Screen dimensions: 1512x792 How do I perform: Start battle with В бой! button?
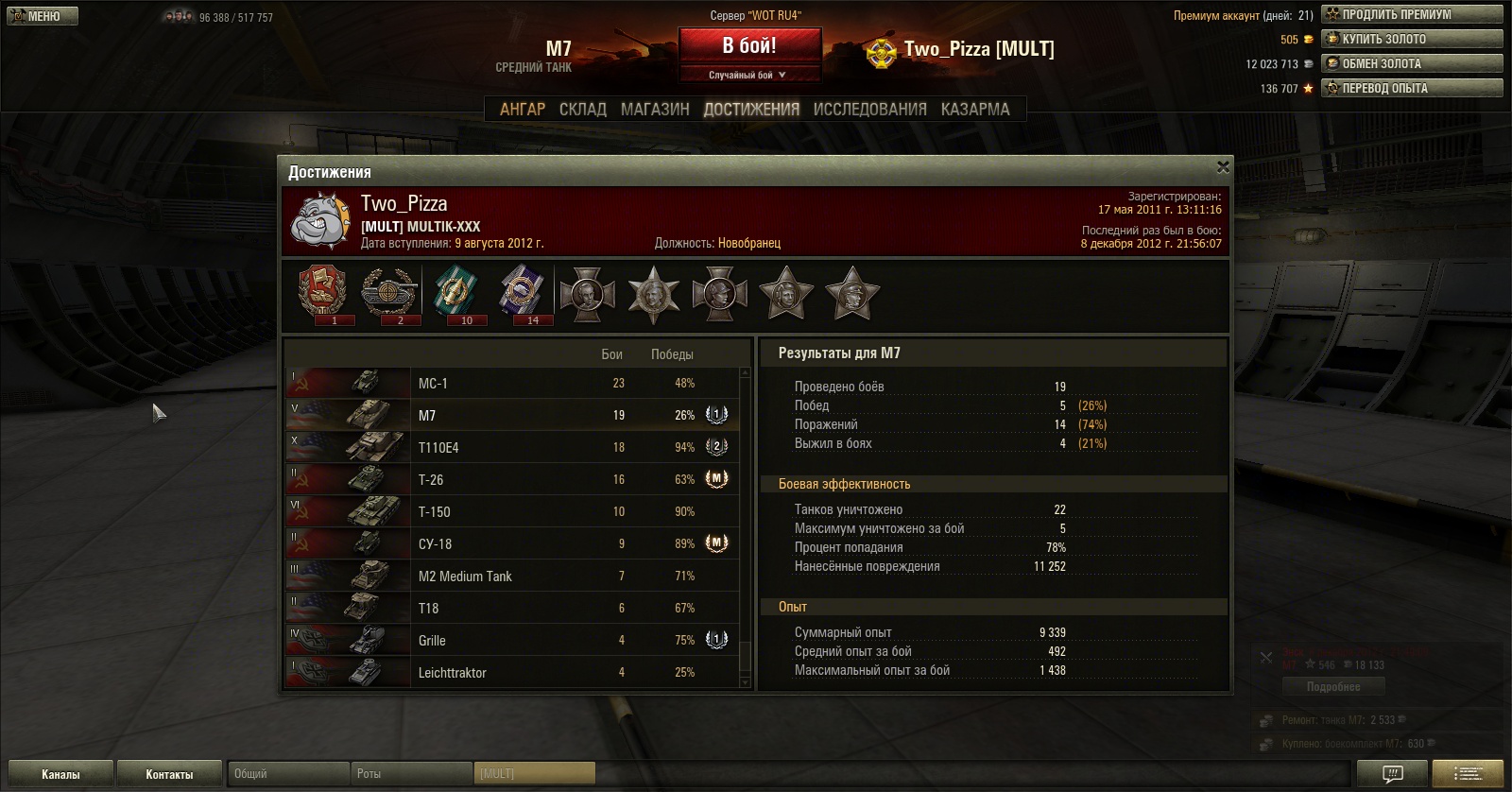click(x=748, y=46)
